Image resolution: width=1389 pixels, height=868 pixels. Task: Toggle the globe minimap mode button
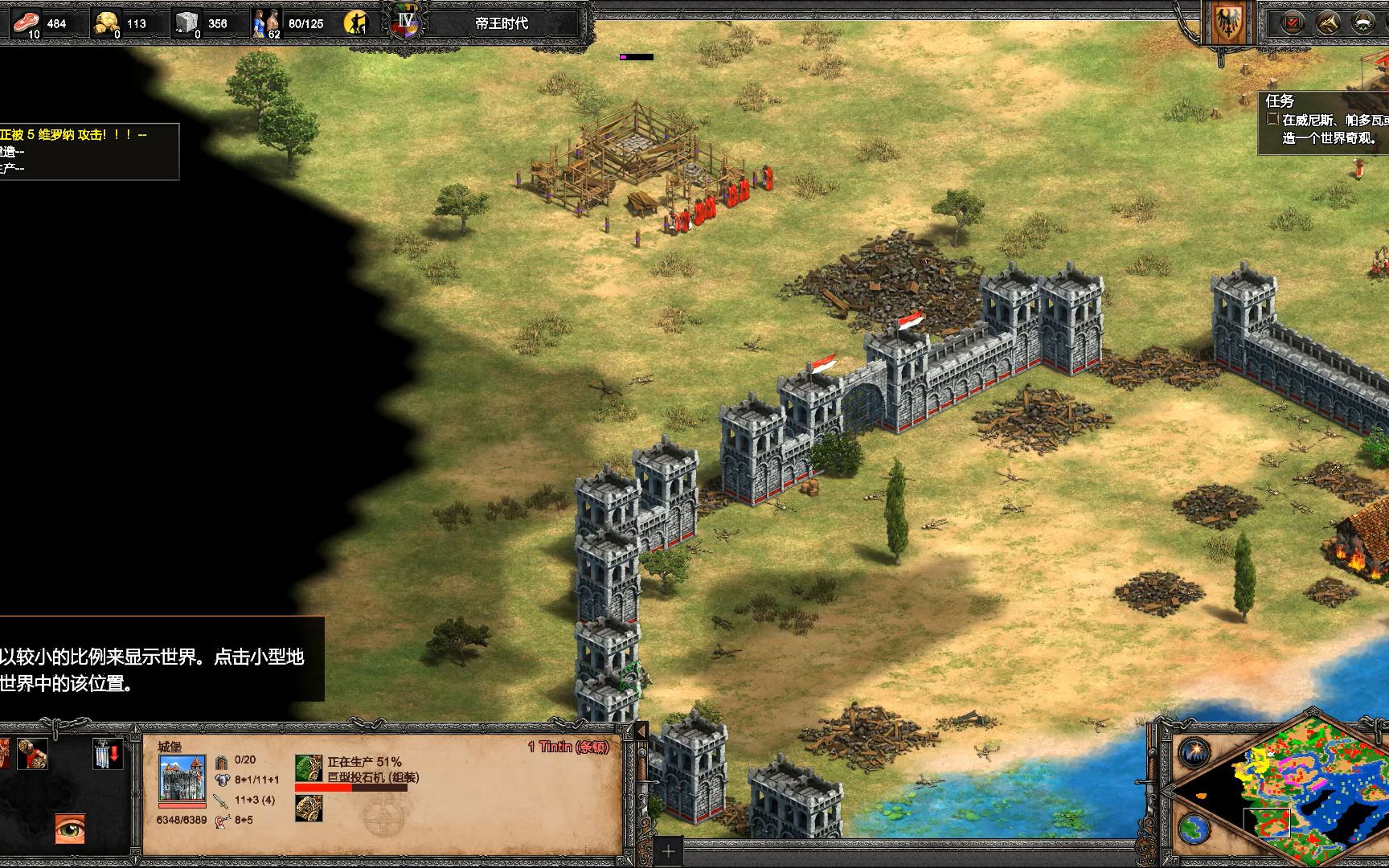1194,828
